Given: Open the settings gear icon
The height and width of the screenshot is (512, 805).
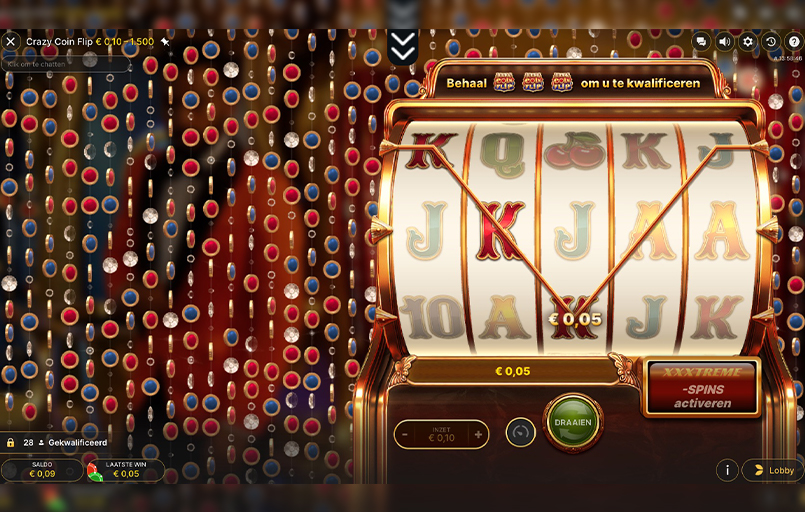Looking at the screenshot, I should click(x=747, y=42).
